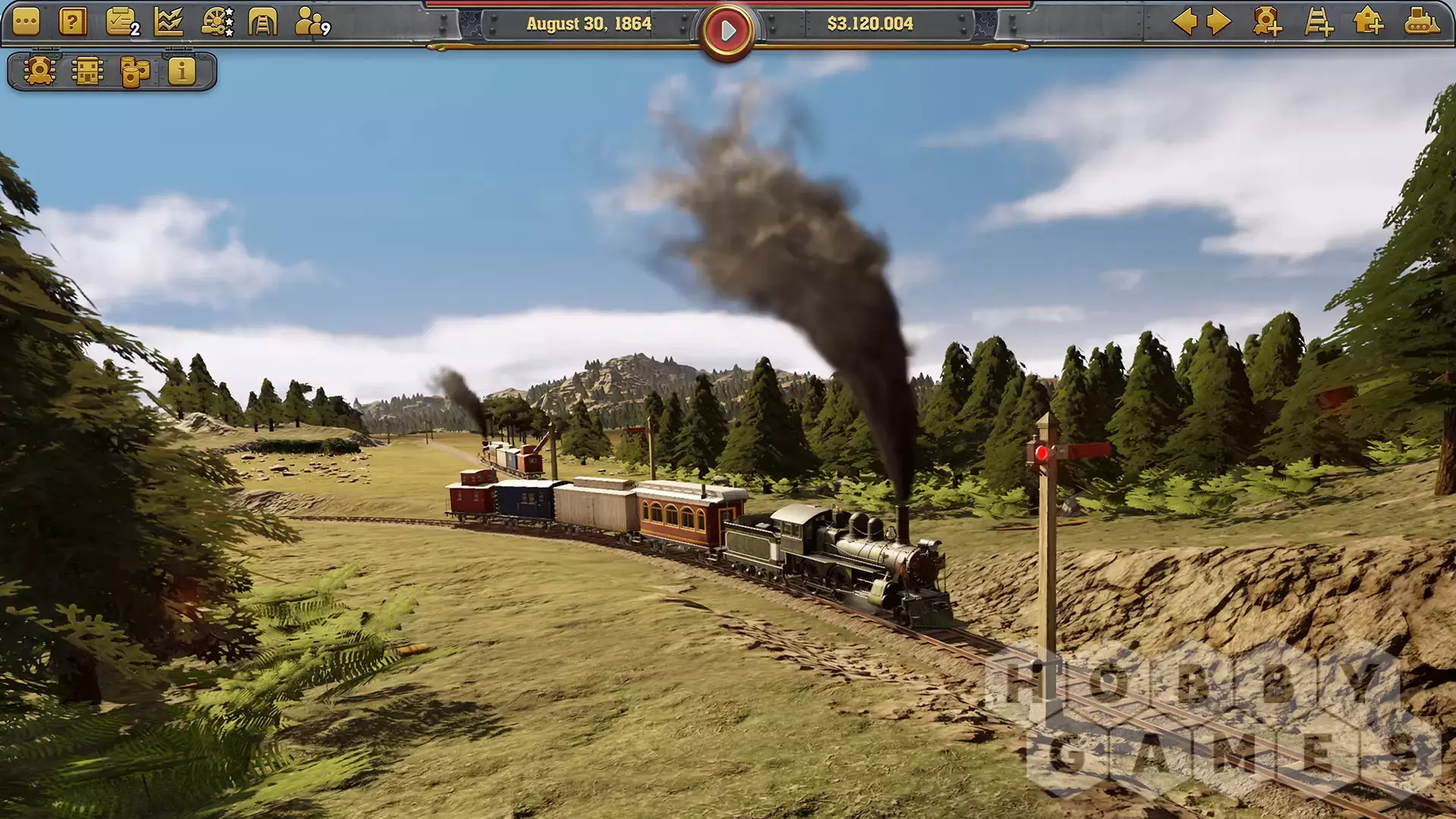Open the wheel and stars research icon
Viewport: 1456px width, 819px height.
pyautogui.click(x=217, y=23)
